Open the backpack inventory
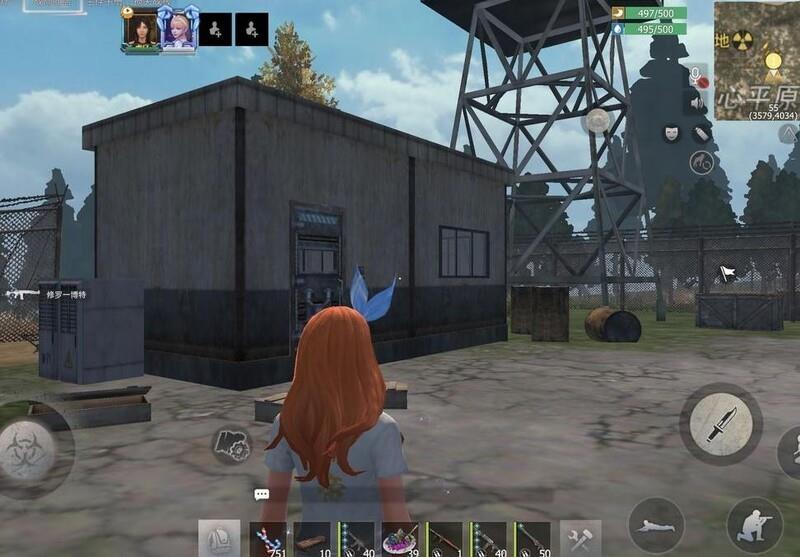This screenshot has width=800, height=557. click(219, 539)
